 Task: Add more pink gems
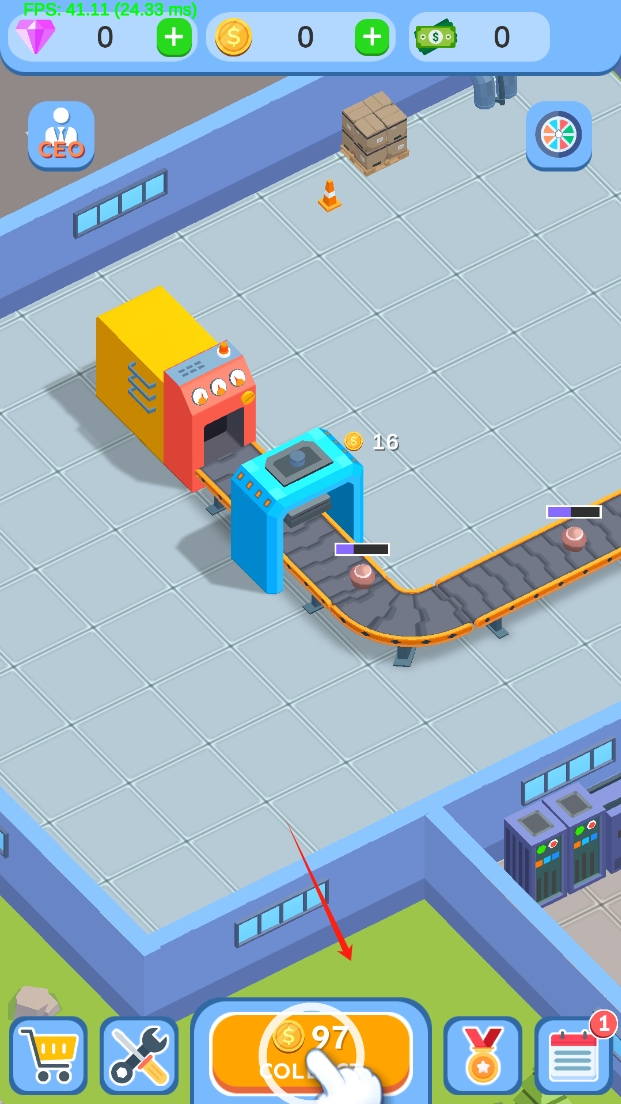click(x=174, y=38)
